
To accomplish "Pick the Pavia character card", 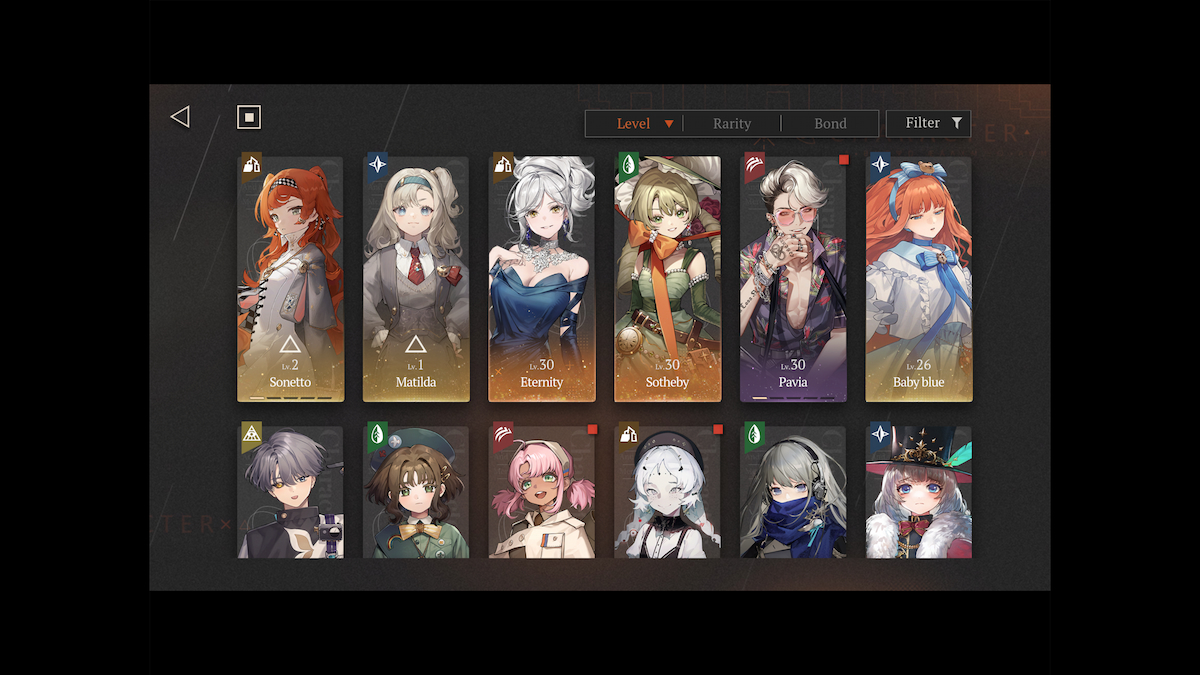I will [x=793, y=279].
